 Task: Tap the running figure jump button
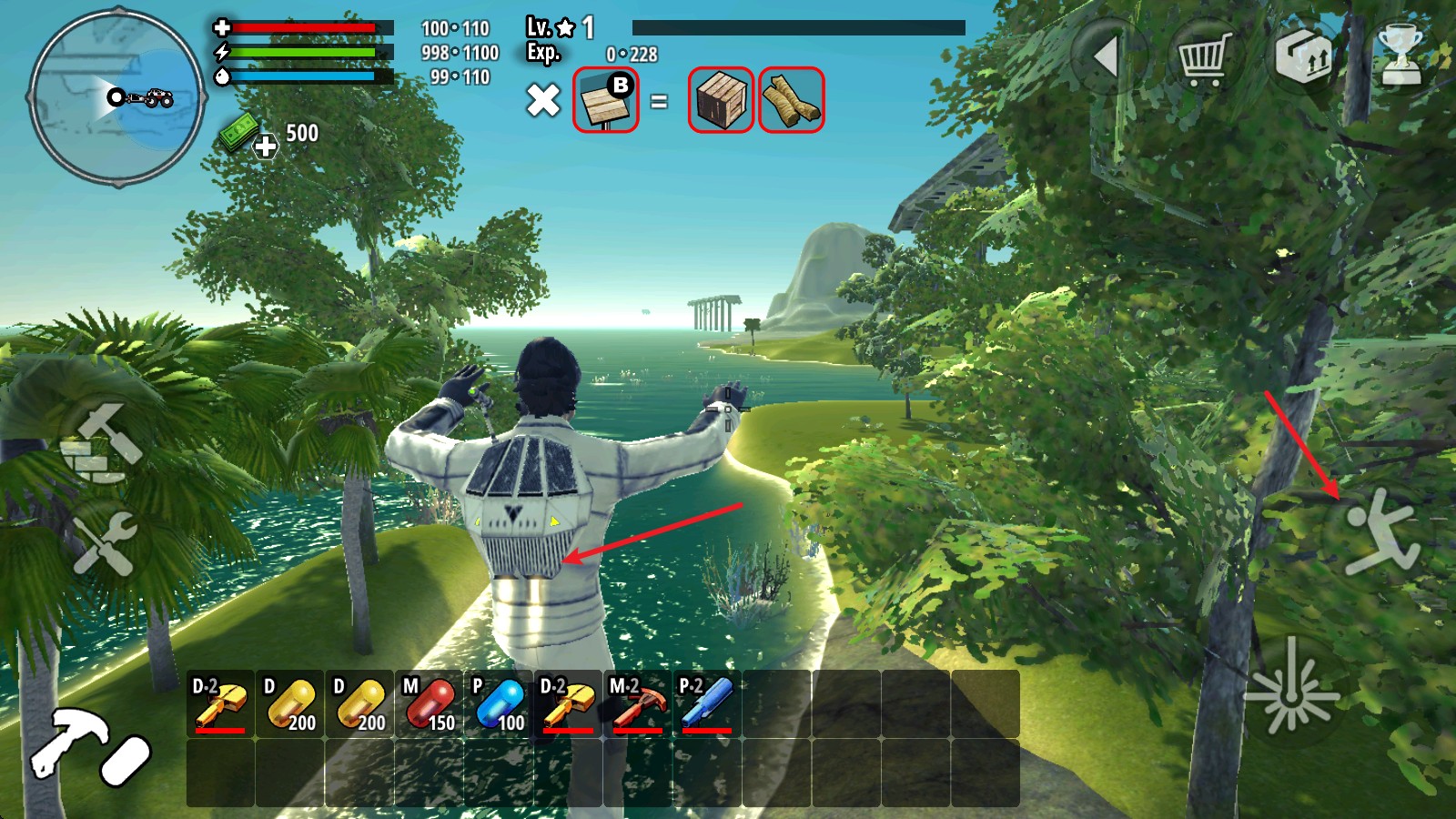coord(1380,534)
